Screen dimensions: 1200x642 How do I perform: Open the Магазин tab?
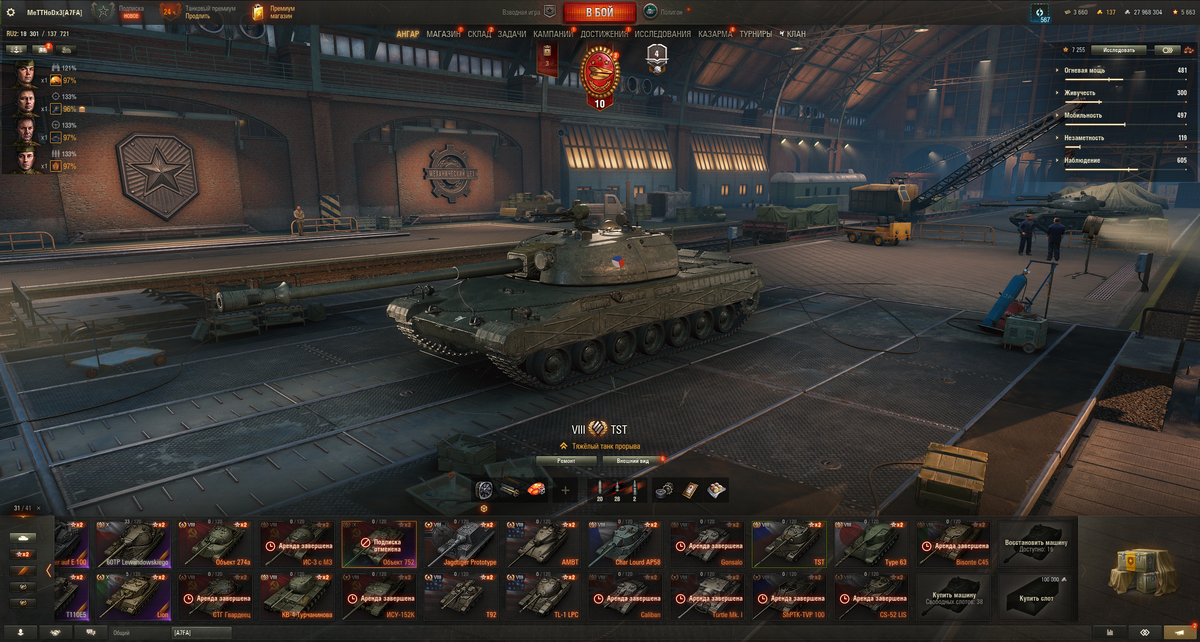coord(443,34)
